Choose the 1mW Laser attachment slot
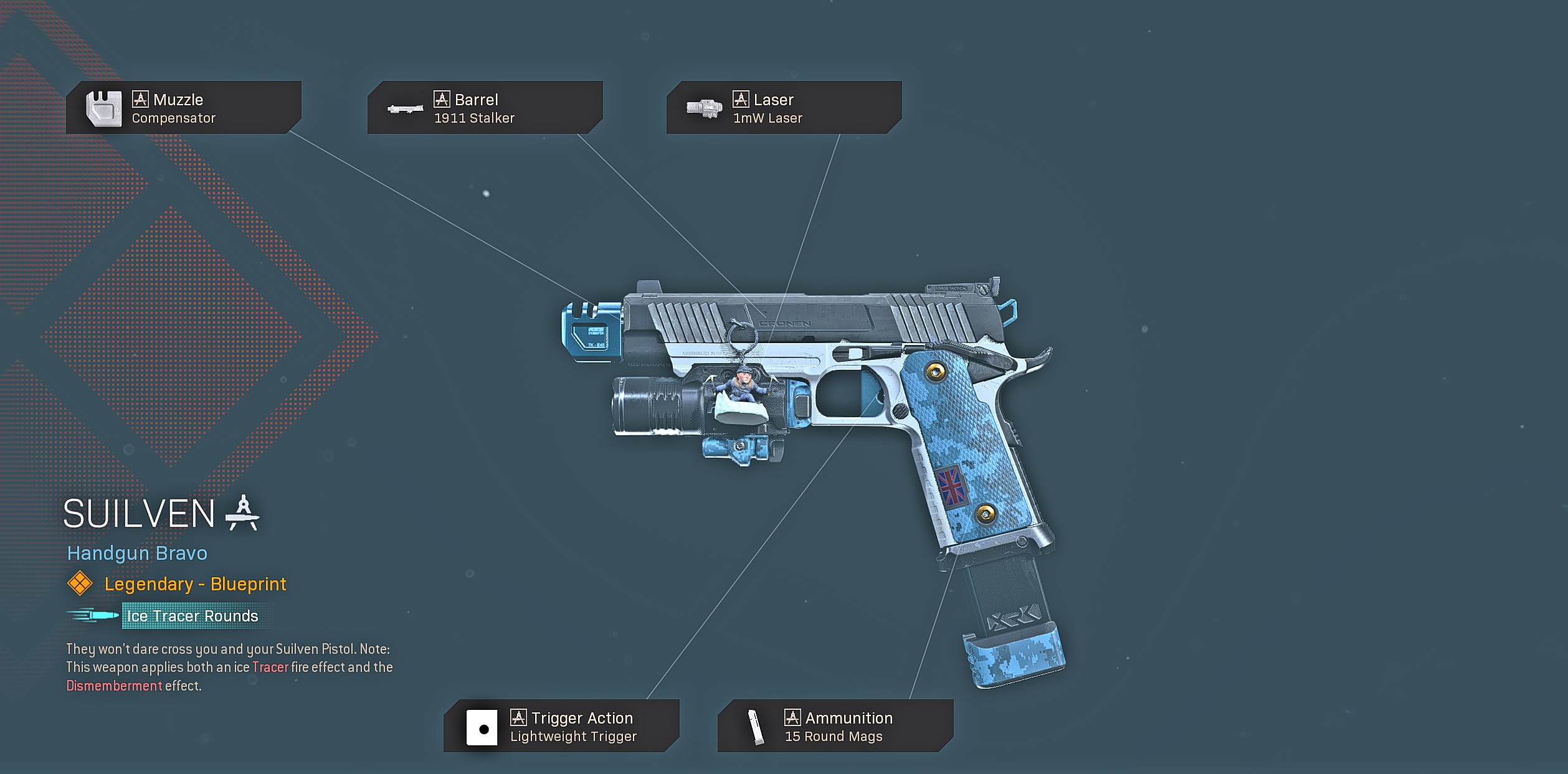 [784, 108]
